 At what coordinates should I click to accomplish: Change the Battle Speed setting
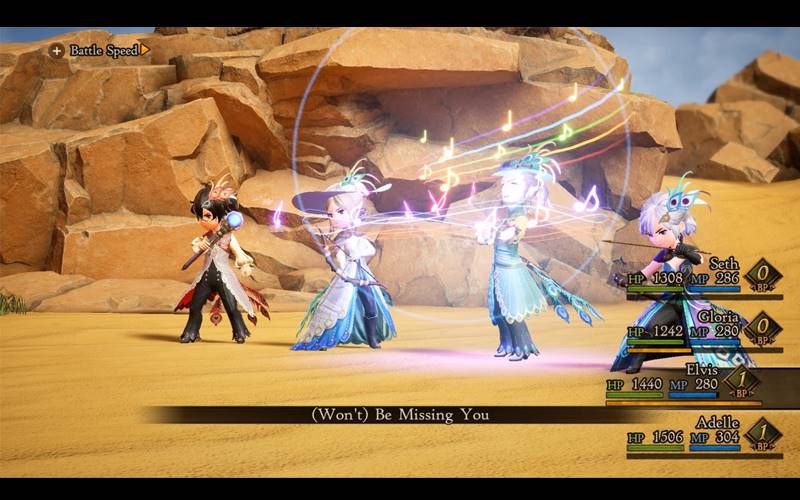100,49
